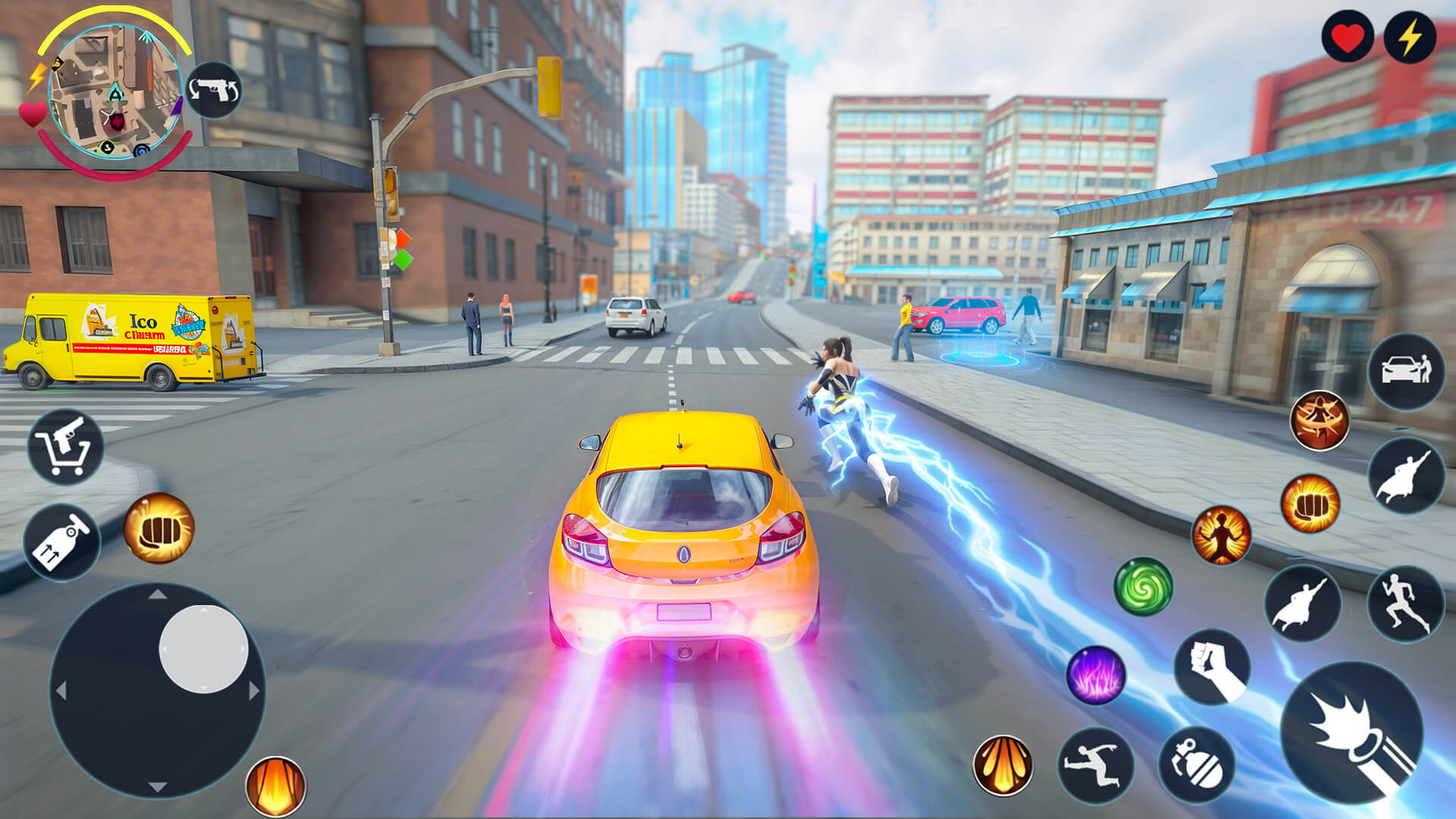
Task: Open the circular city minimap
Action: pos(115,93)
